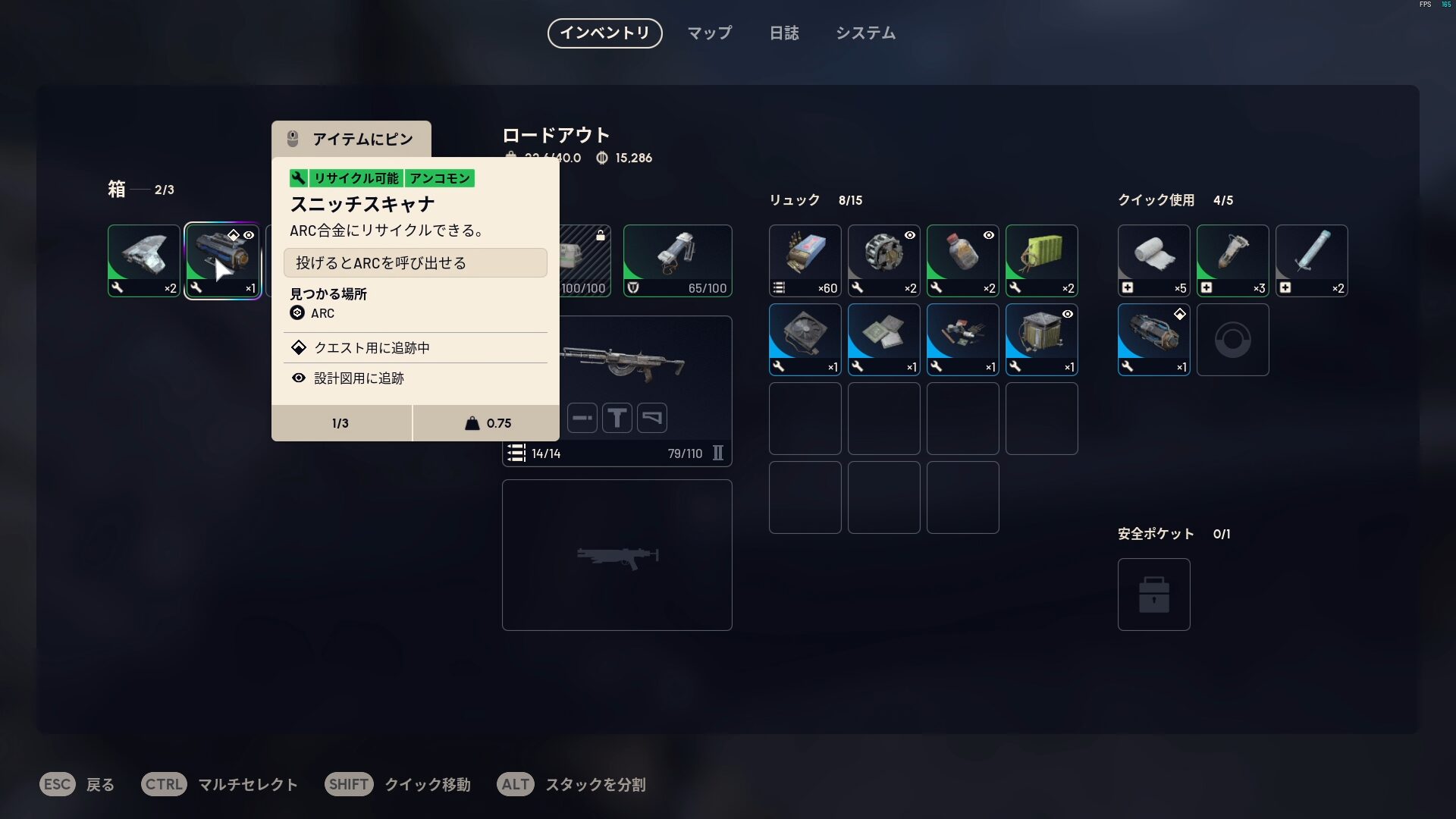Click an empty backpack grid slot
The width and height of the screenshot is (1456, 819).
click(805, 418)
